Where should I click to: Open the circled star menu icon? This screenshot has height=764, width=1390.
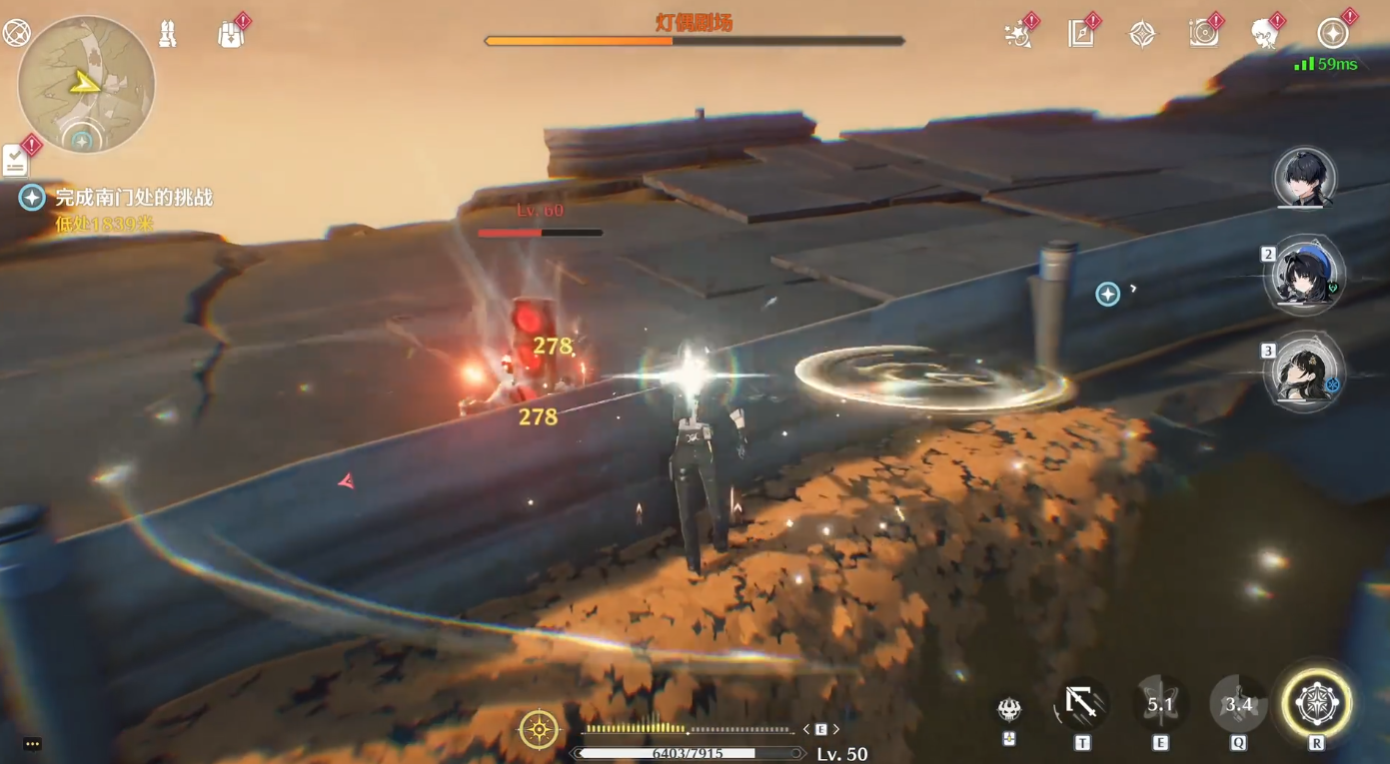(1332, 34)
